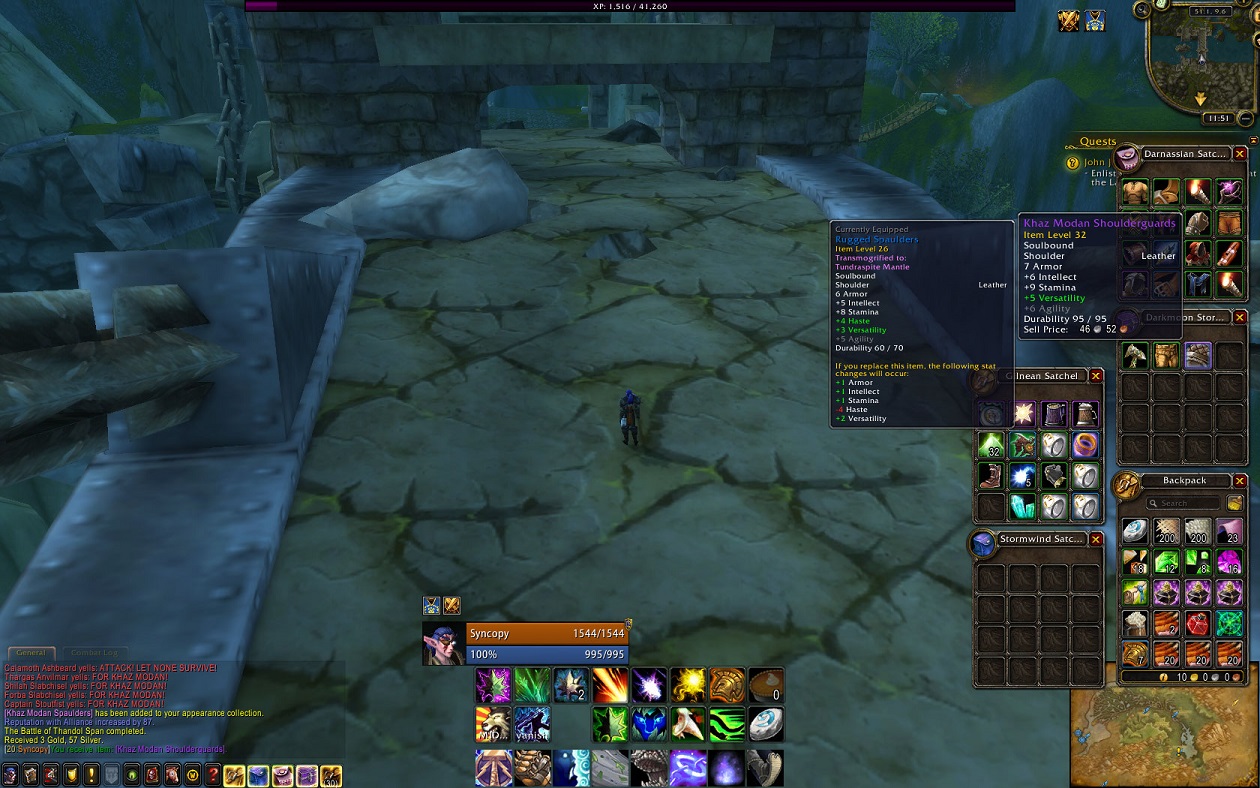1260x788 pixels.
Task: Close the Stormwind Satchel bag
Action: (1096, 539)
